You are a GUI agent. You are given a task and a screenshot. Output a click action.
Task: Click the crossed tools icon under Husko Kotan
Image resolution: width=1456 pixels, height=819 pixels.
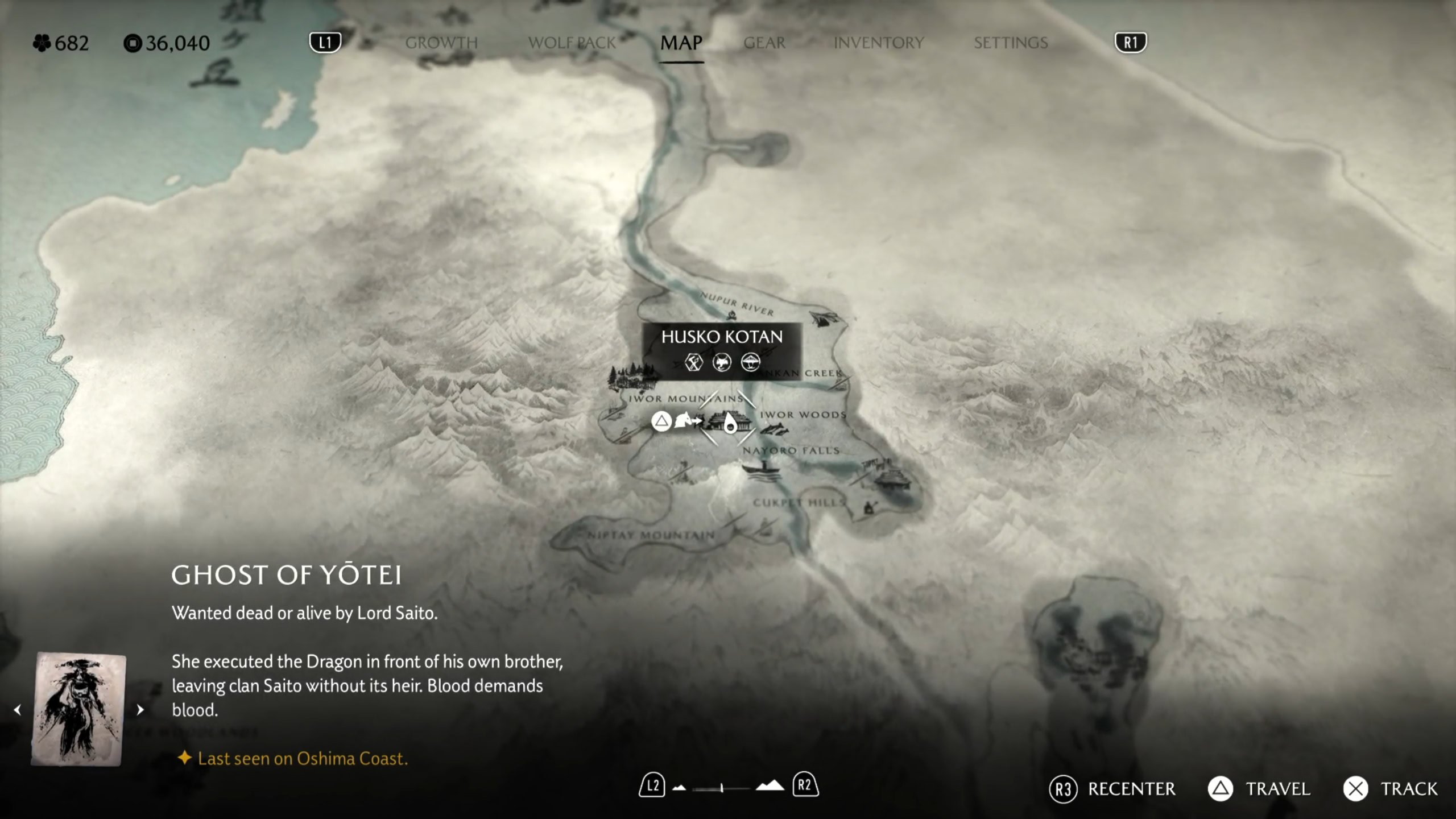coord(694,362)
